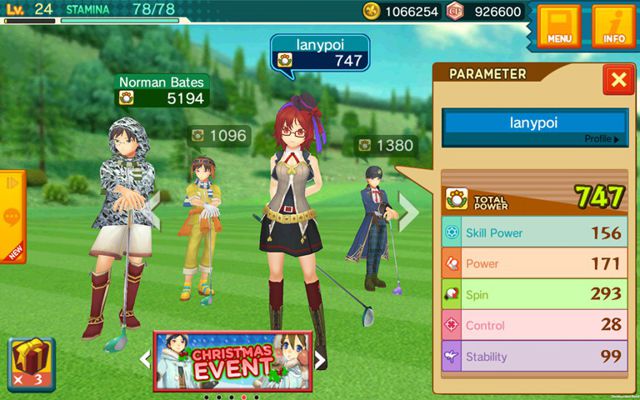Open the INFO button

[x=613, y=26]
